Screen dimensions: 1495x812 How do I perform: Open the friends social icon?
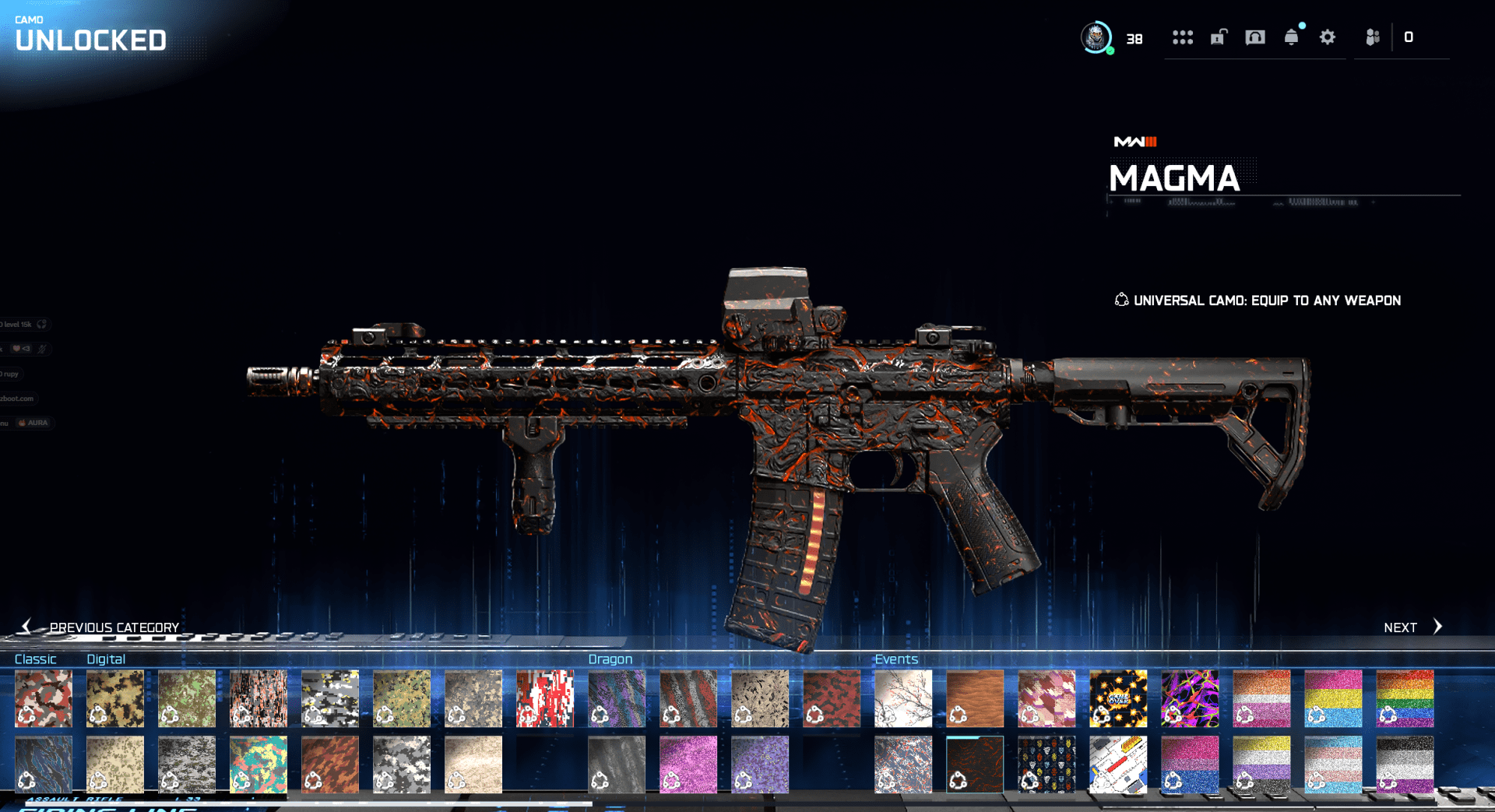pyautogui.click(x=1372, y=37)
